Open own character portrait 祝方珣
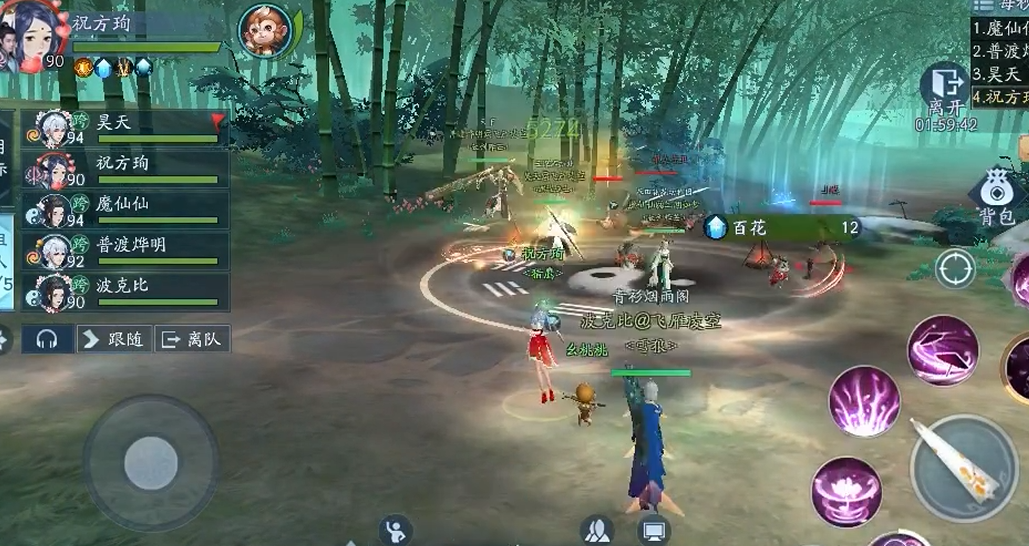The height and width of the screenshot is (546, 1029). point(30,36)
